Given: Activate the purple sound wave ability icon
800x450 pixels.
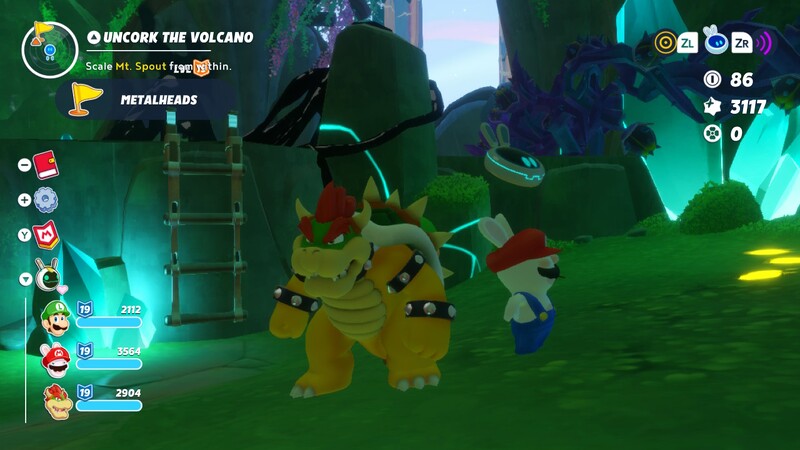Looking at the screenshot, I should [764, 42].
